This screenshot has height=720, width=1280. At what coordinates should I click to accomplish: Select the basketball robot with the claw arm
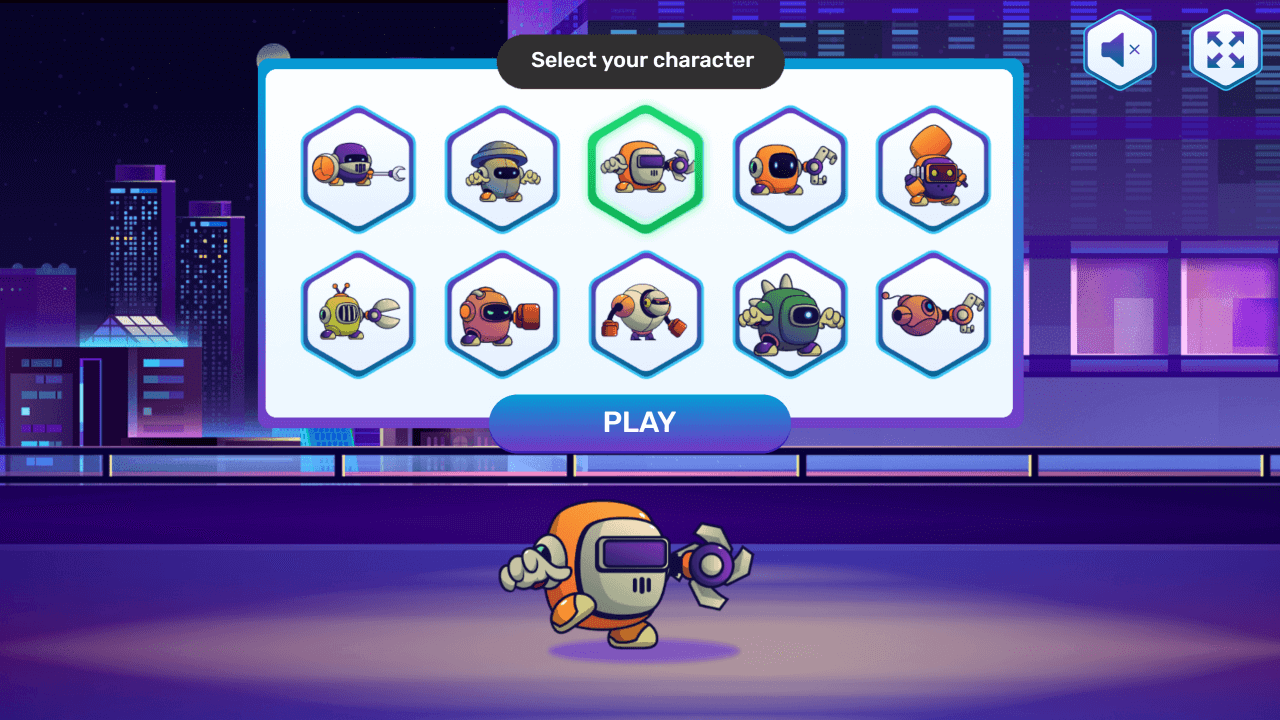coord(358,168)
